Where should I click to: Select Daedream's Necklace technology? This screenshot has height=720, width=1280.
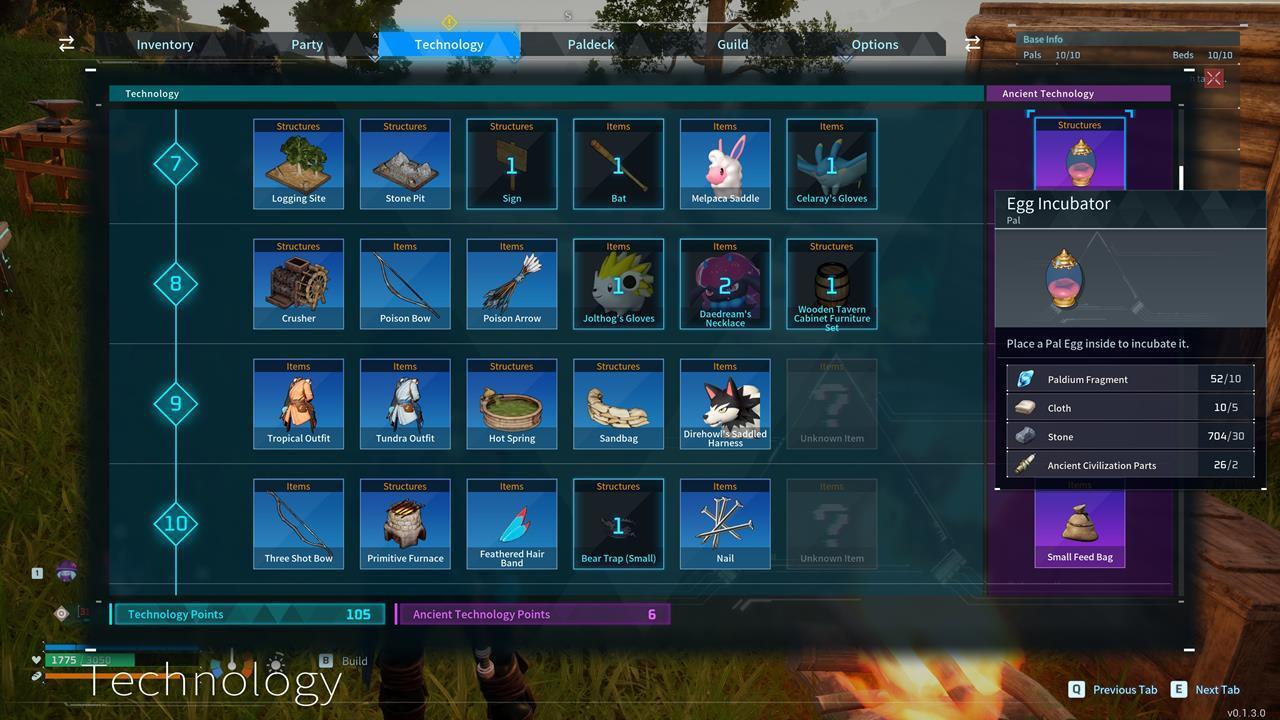724,283
